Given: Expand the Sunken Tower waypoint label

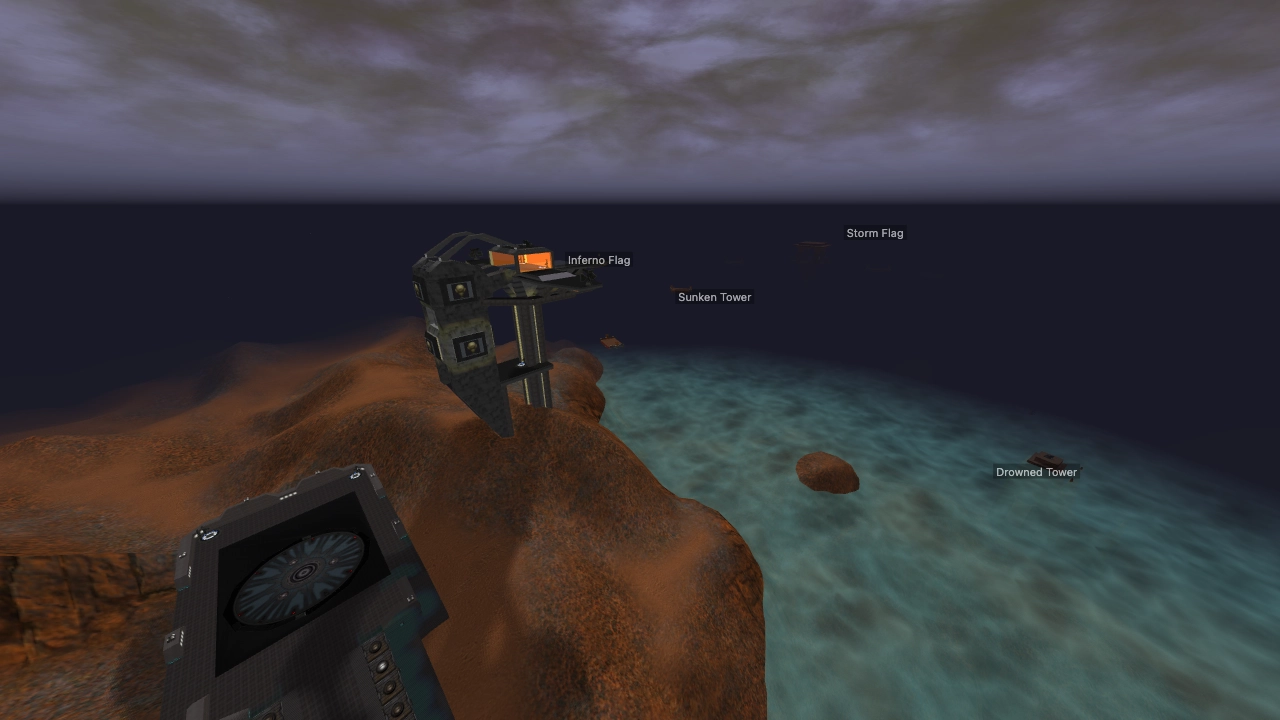Looking at the screenshot, I should tap(714, 297).
